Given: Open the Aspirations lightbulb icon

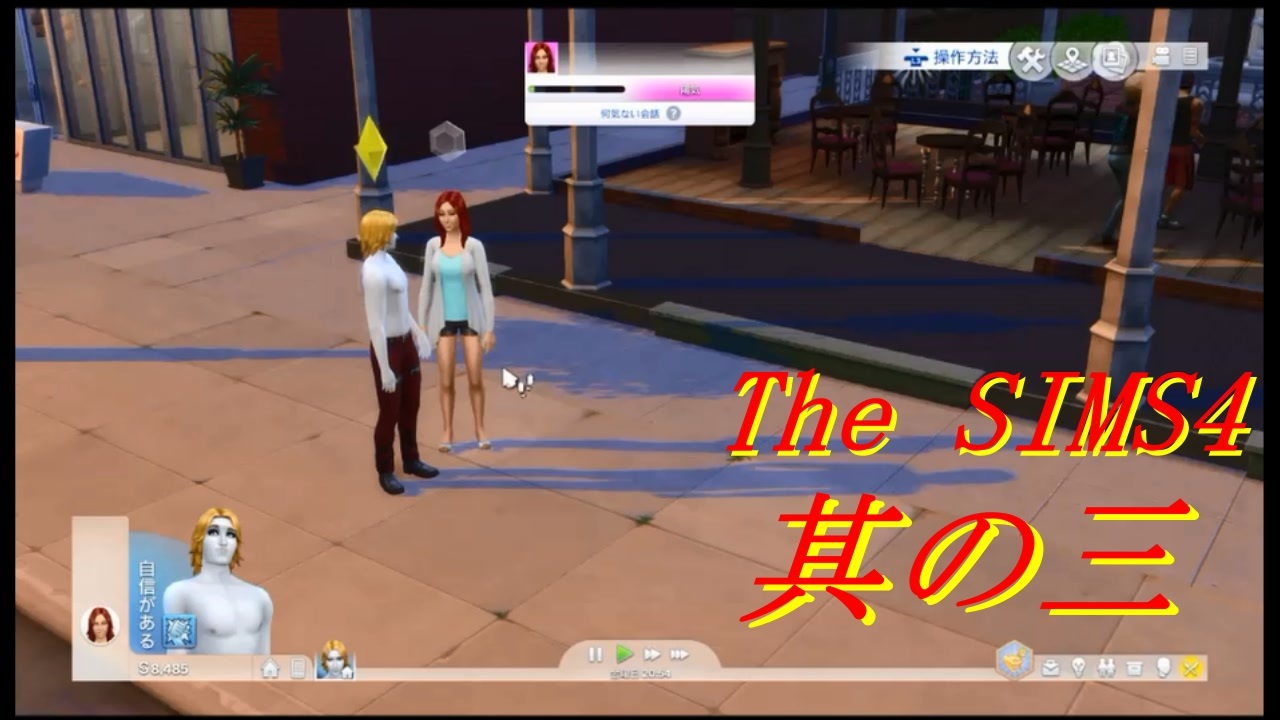Looking at the screenshot, I should click(x=1078, y=668).
